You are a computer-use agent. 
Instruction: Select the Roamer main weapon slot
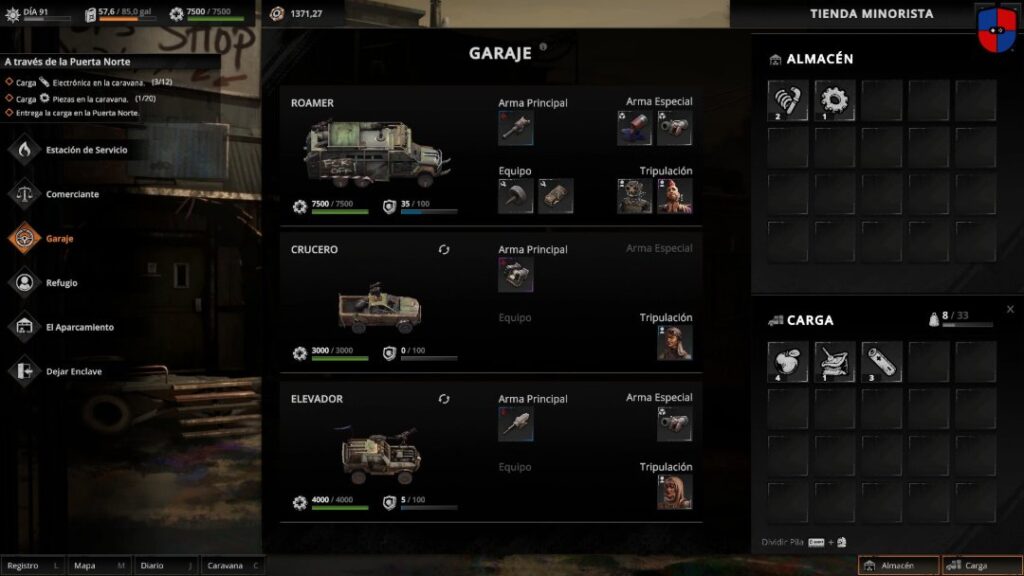point(515,127)
